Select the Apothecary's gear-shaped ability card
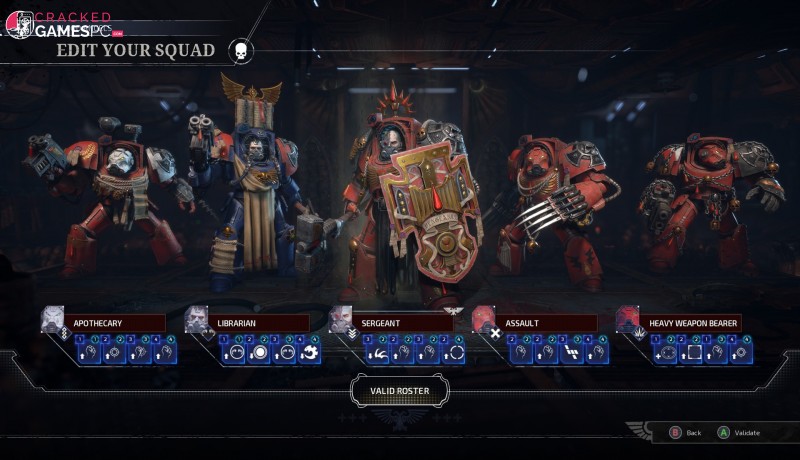The width and height of the screenshot is (800, 460). tap(114, 351)
